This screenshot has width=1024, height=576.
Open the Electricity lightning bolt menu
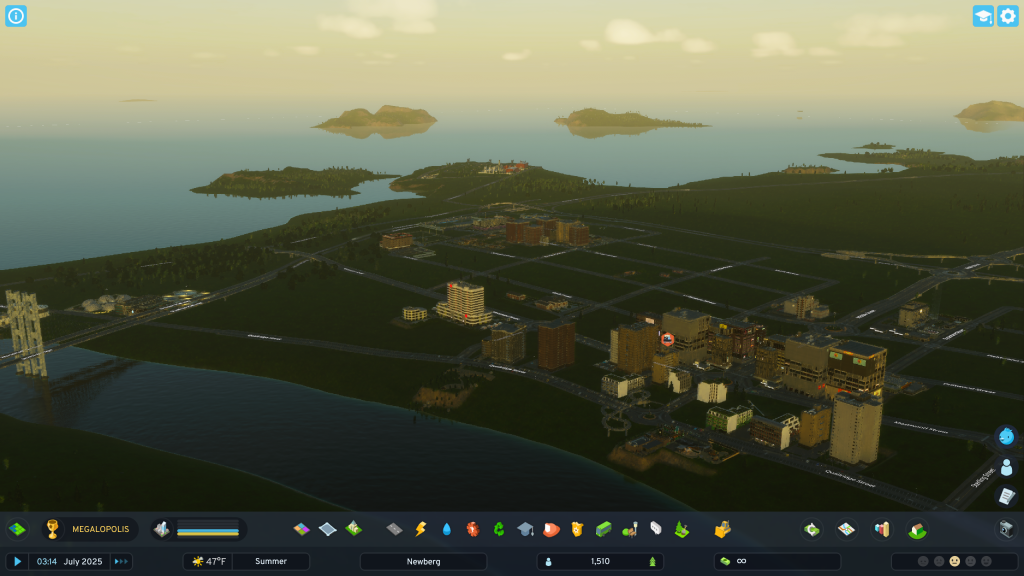pyautogui.click(x=420, y=529)
